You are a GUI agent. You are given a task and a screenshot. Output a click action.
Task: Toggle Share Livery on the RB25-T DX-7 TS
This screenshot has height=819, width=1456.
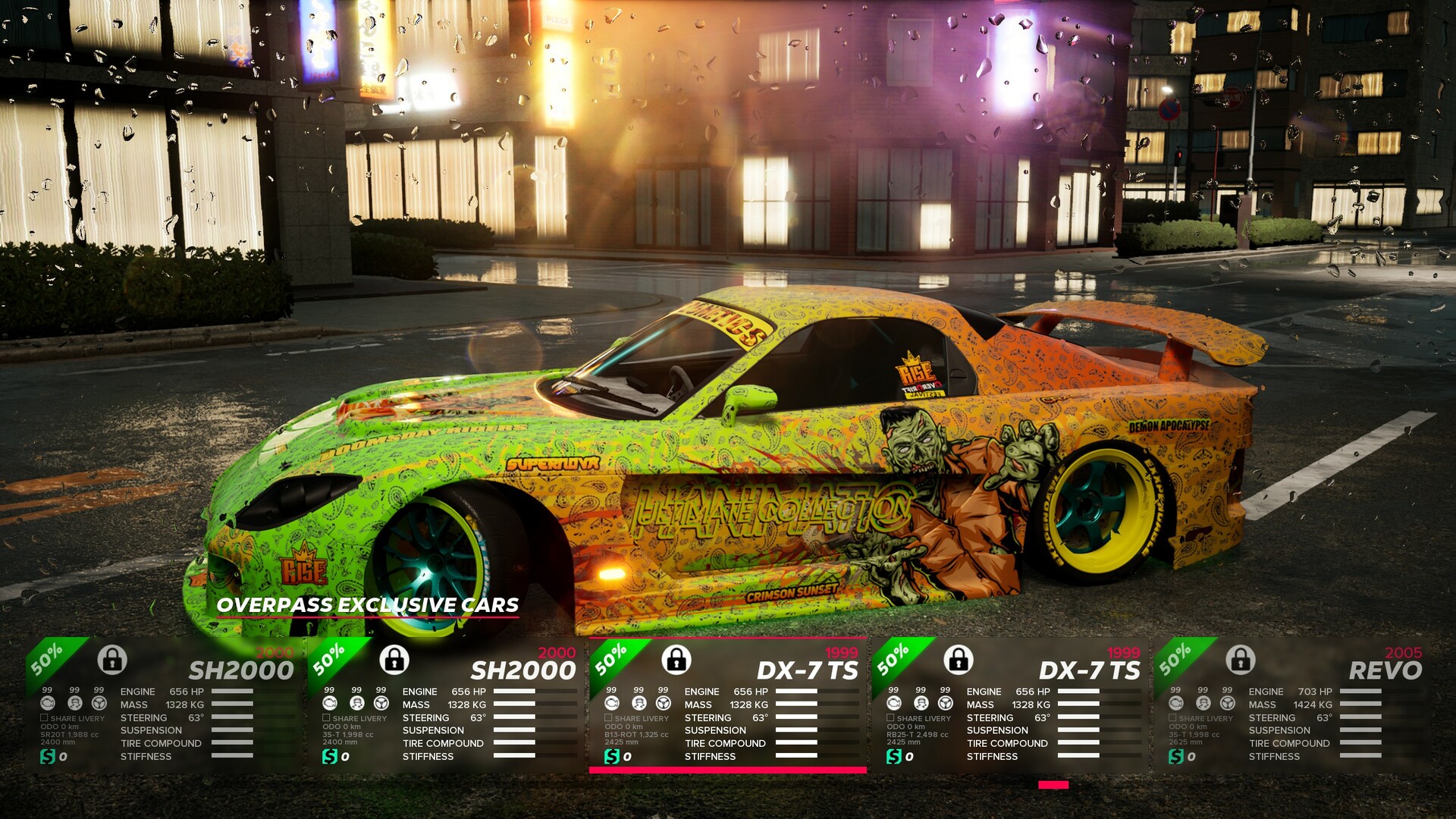(x=890, y=717)
